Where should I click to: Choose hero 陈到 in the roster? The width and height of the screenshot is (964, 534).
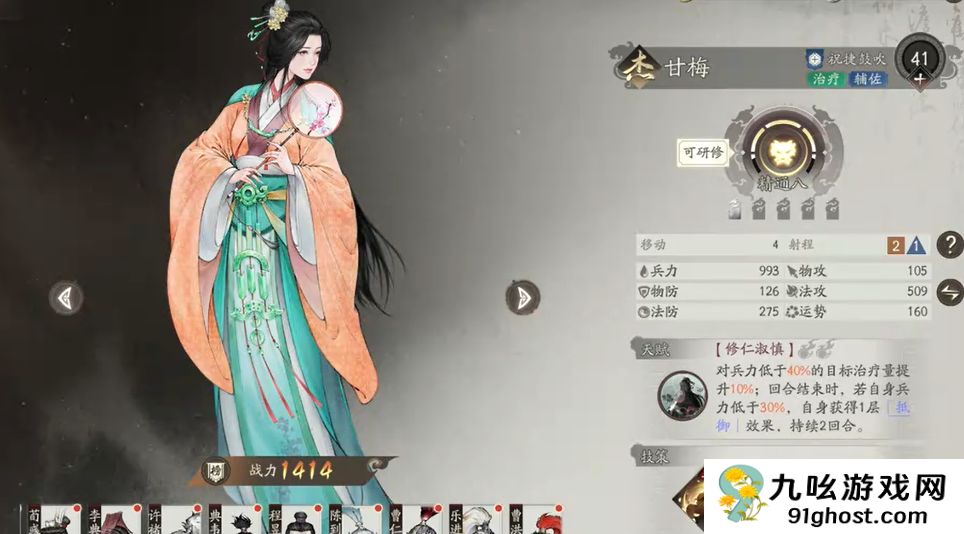click(351, 520)
